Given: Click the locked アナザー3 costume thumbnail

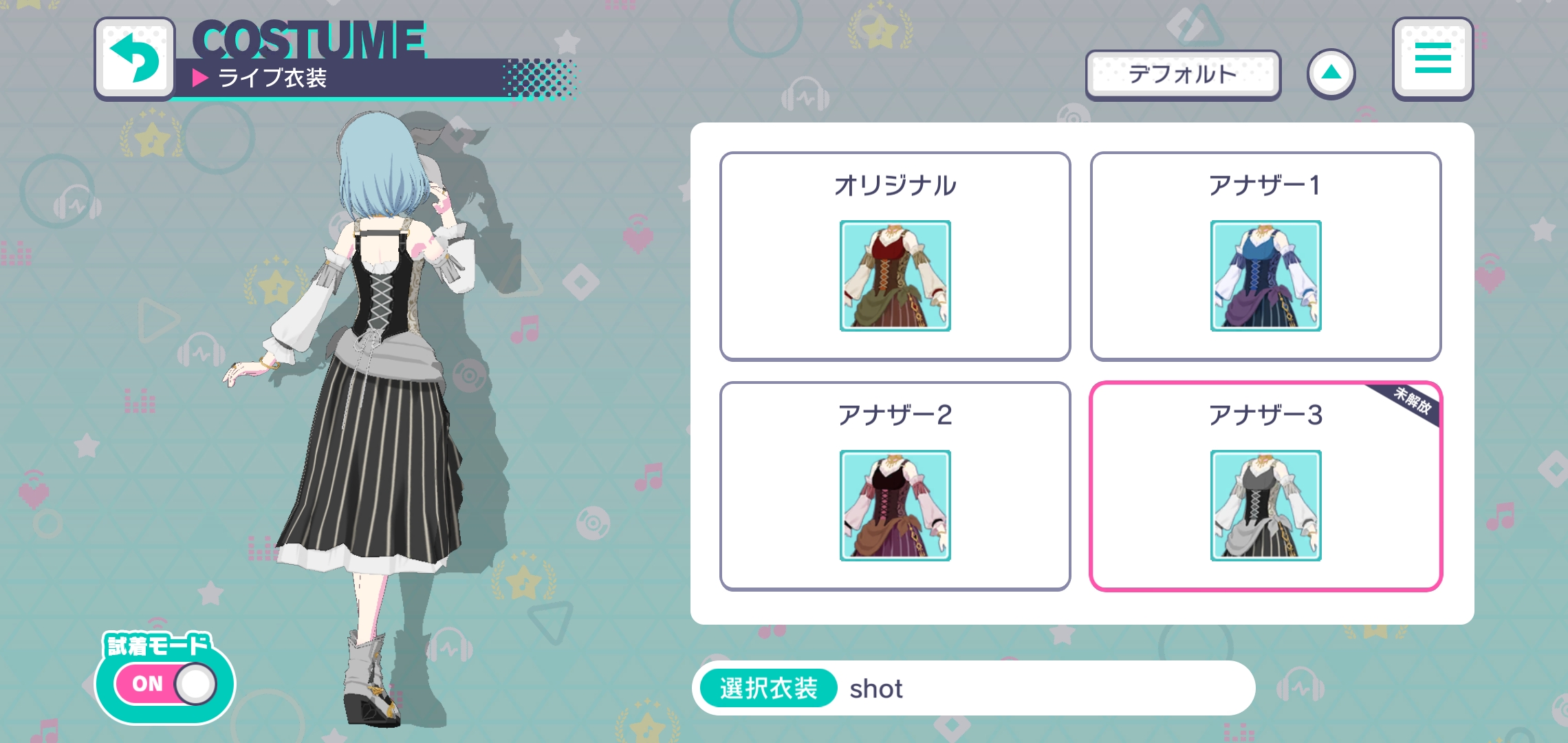Looking at the screenshot, I should 1265,507.
